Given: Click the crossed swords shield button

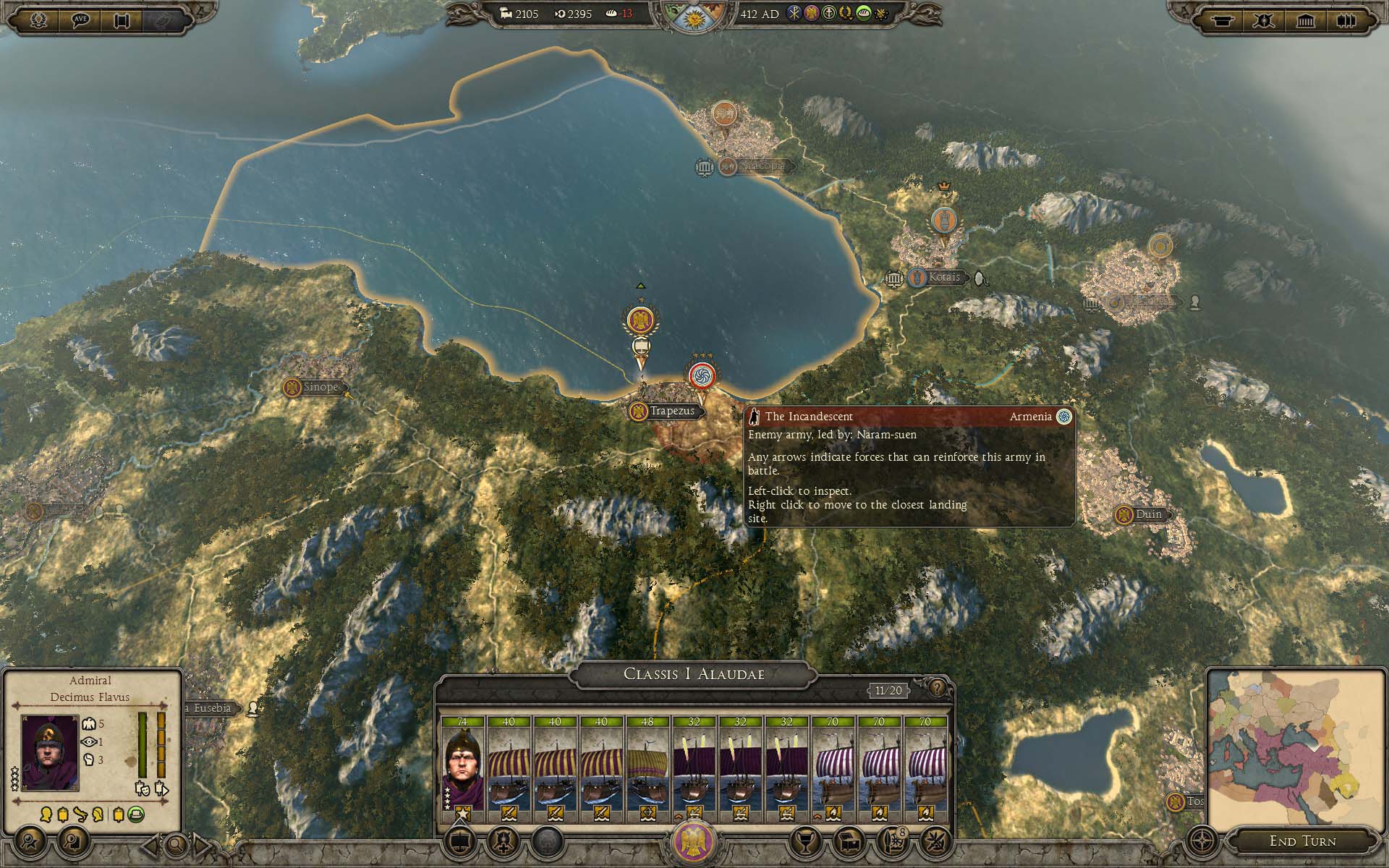Looking at the screenshot, I should (x=1264, y=20).
